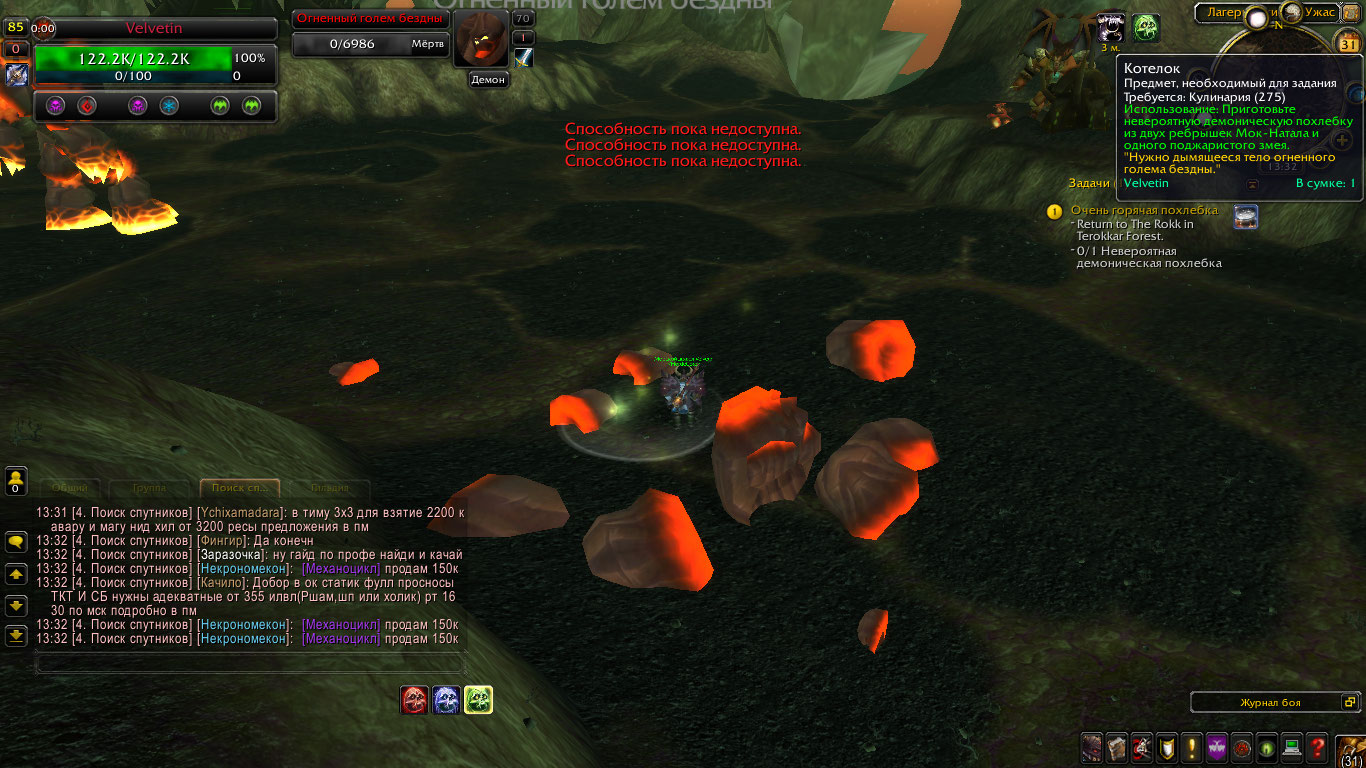Open the quest log exclamation mark icon
1366x768 pixels.
tap(1192, 746)
